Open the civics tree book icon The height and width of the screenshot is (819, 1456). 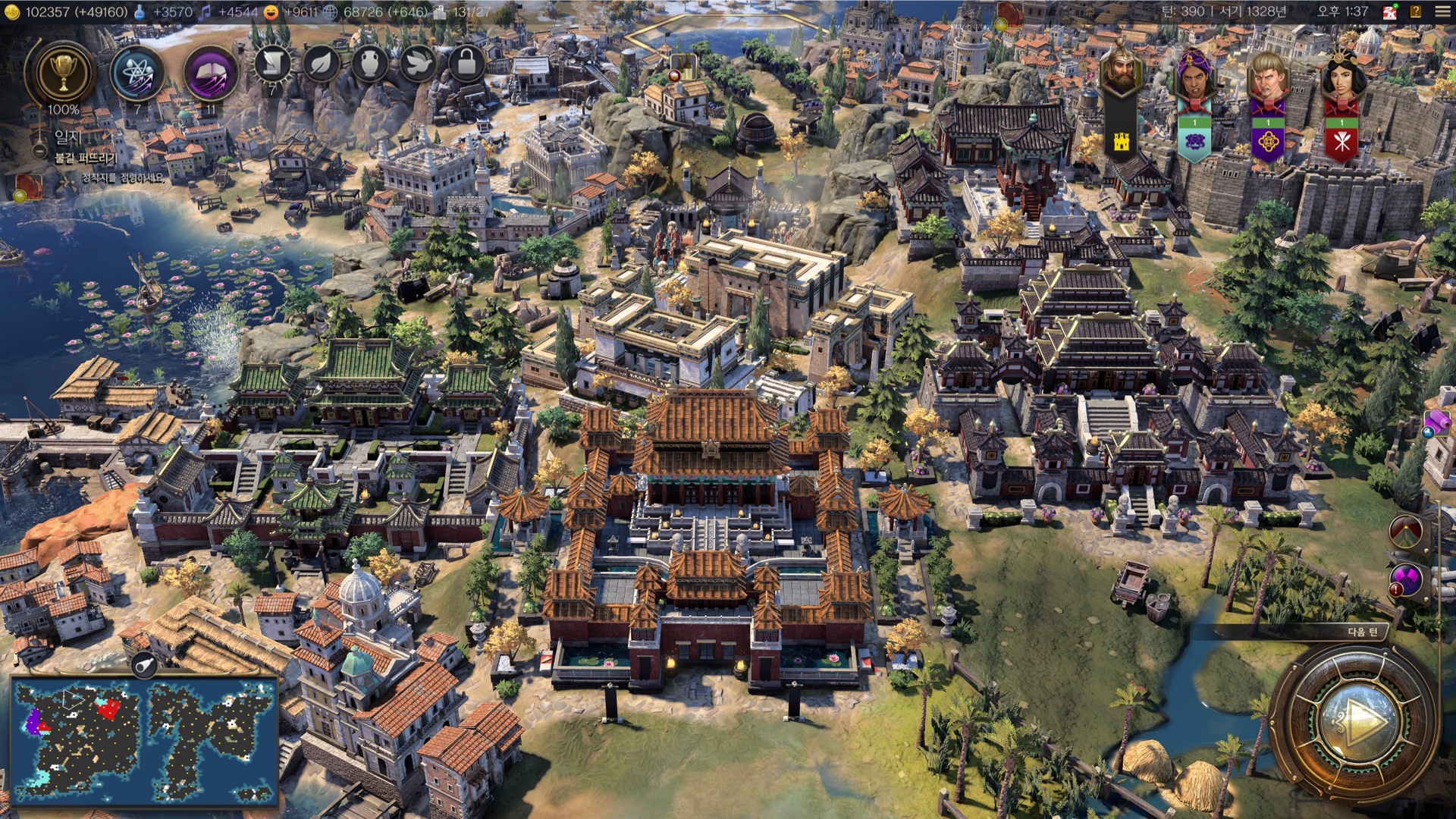click(210, 74)
